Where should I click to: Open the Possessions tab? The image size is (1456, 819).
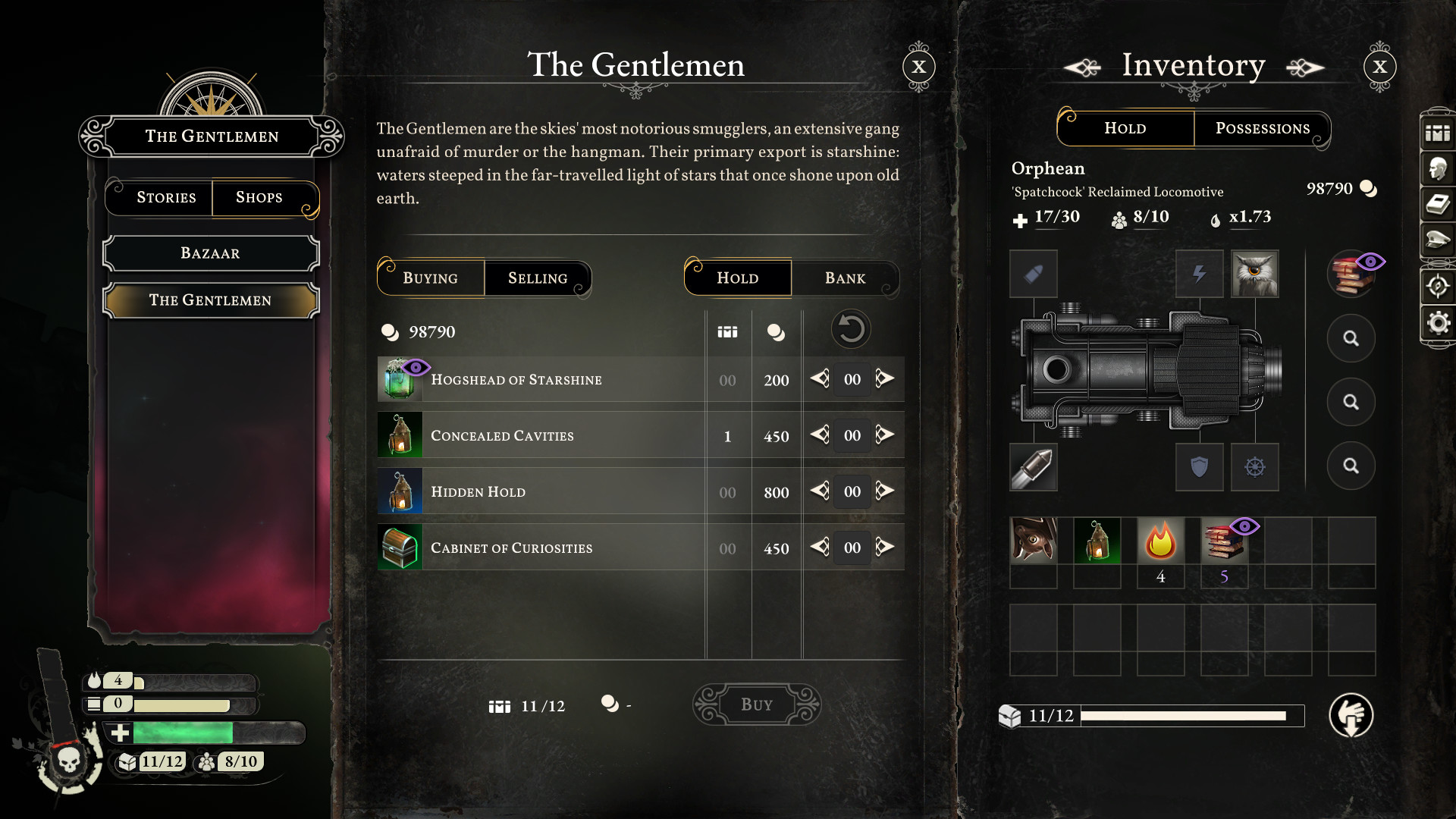(1262, 128)
